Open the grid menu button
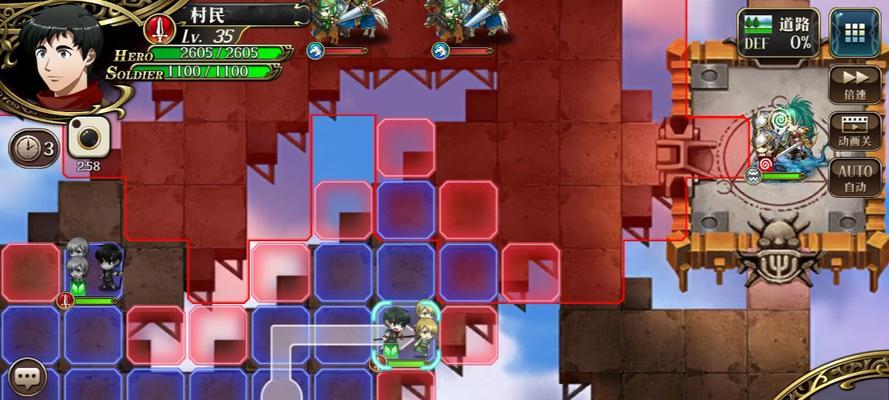The width and height of the screenshot is (889, 400). point(853,32)
